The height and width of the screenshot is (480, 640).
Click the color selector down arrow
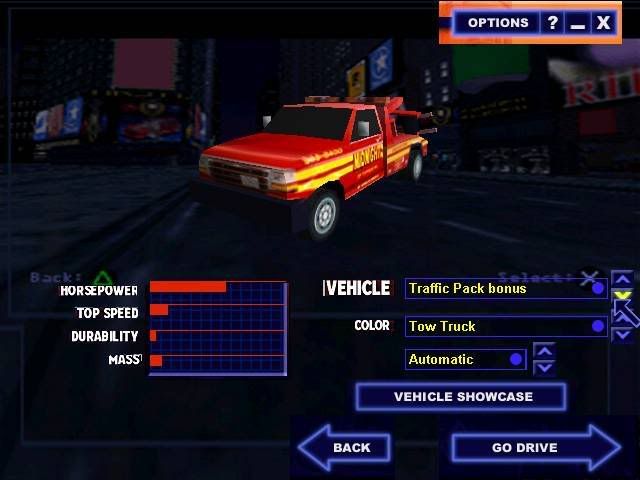point(622,335)
